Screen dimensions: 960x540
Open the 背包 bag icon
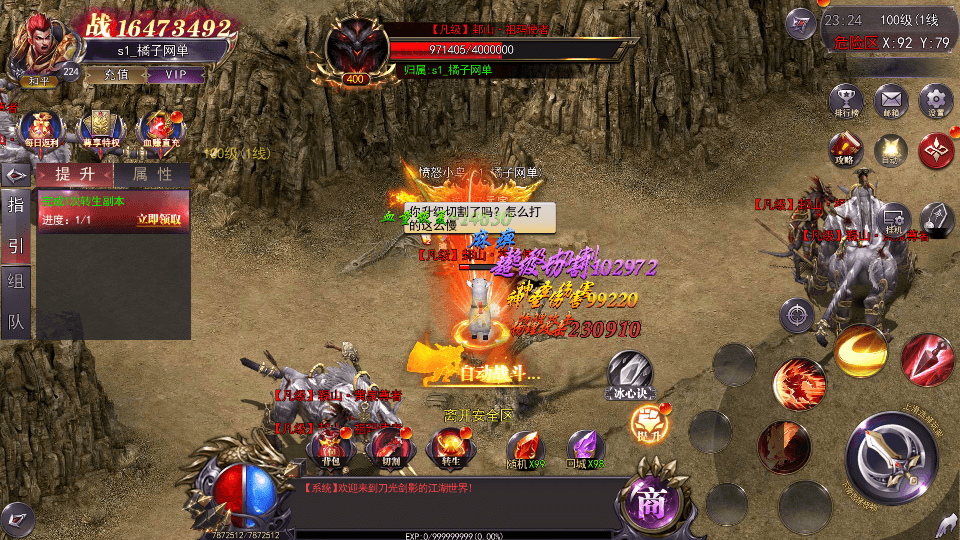[x=327, y=447]
